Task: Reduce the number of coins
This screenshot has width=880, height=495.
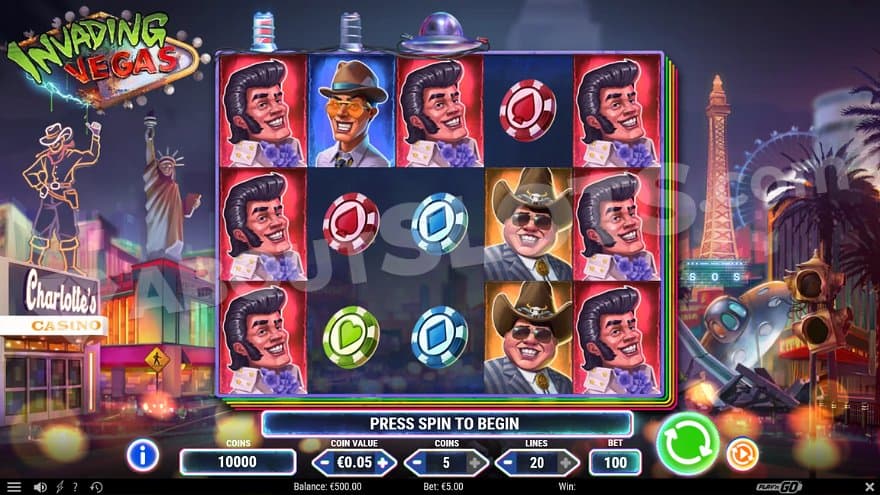Action: tap(416, 463)
